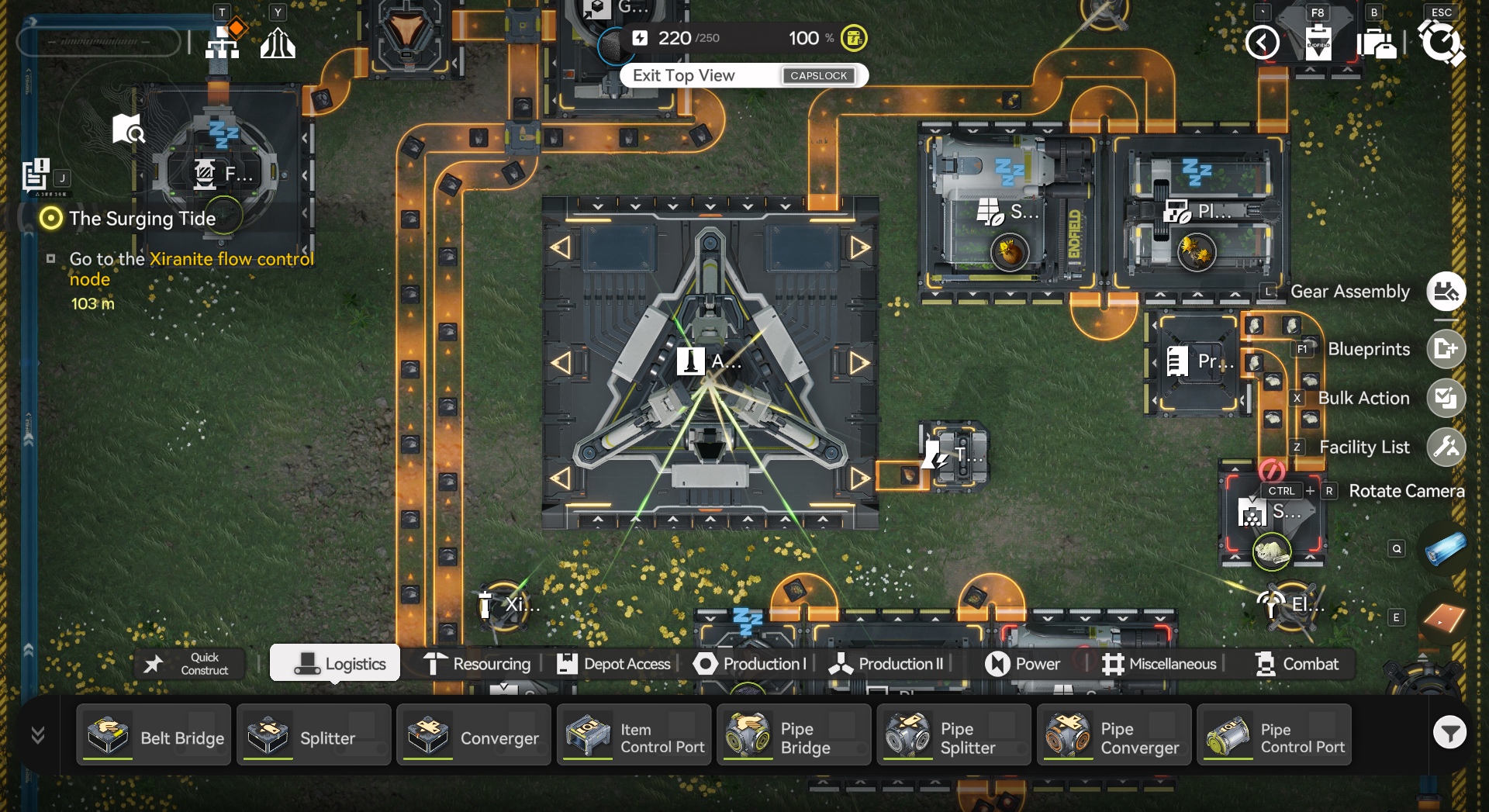Screen dimensions: 1489x812
Task: Switch to the Logistics tab
Action: click(x=335, y=664)
